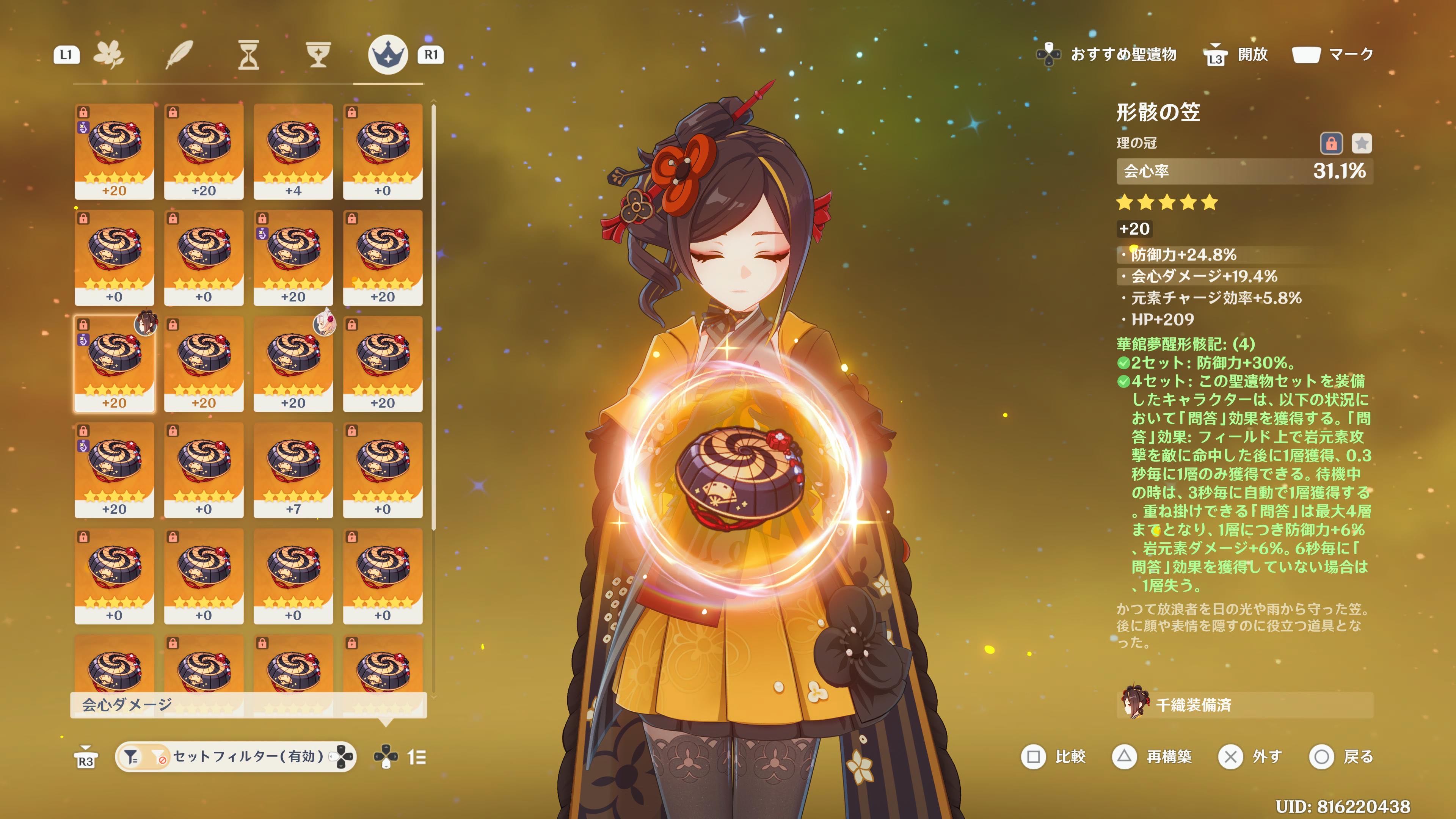
Task: Open the feather artifact tab
Action: pos(179,55)
